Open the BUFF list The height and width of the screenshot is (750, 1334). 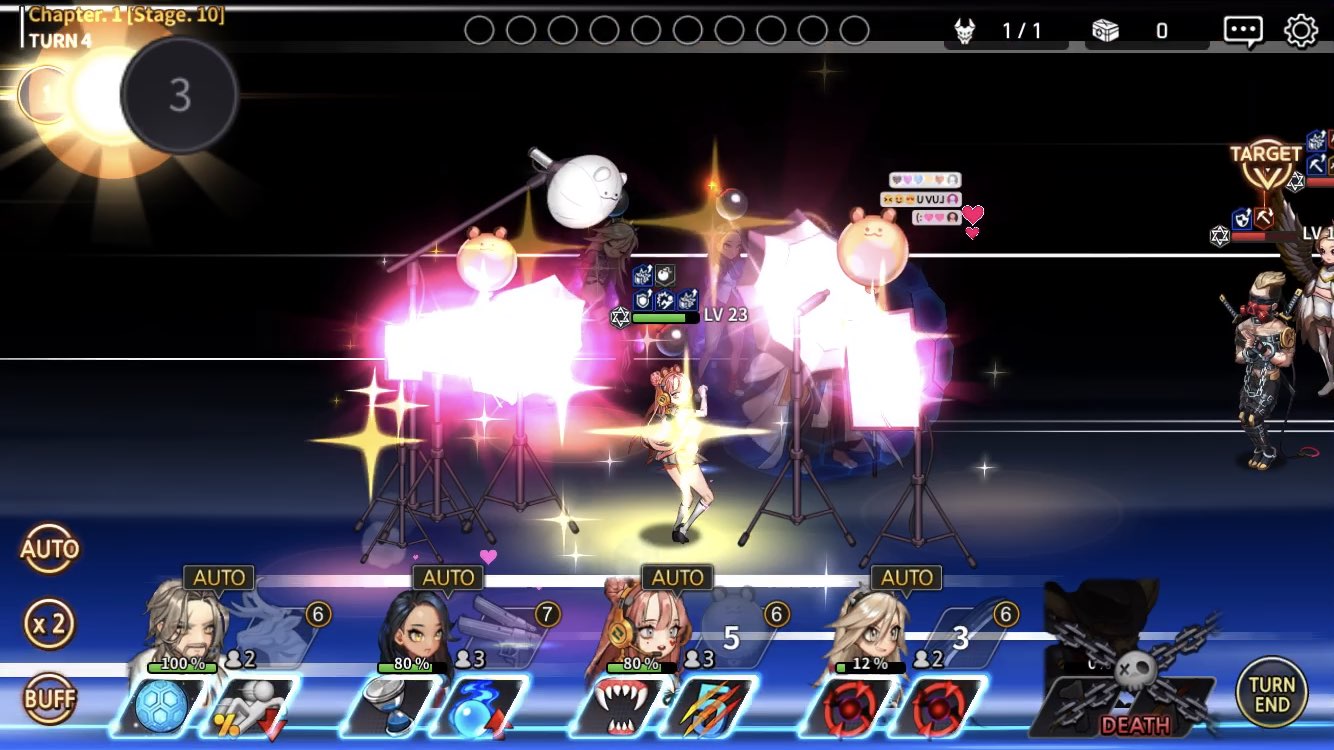50,699
